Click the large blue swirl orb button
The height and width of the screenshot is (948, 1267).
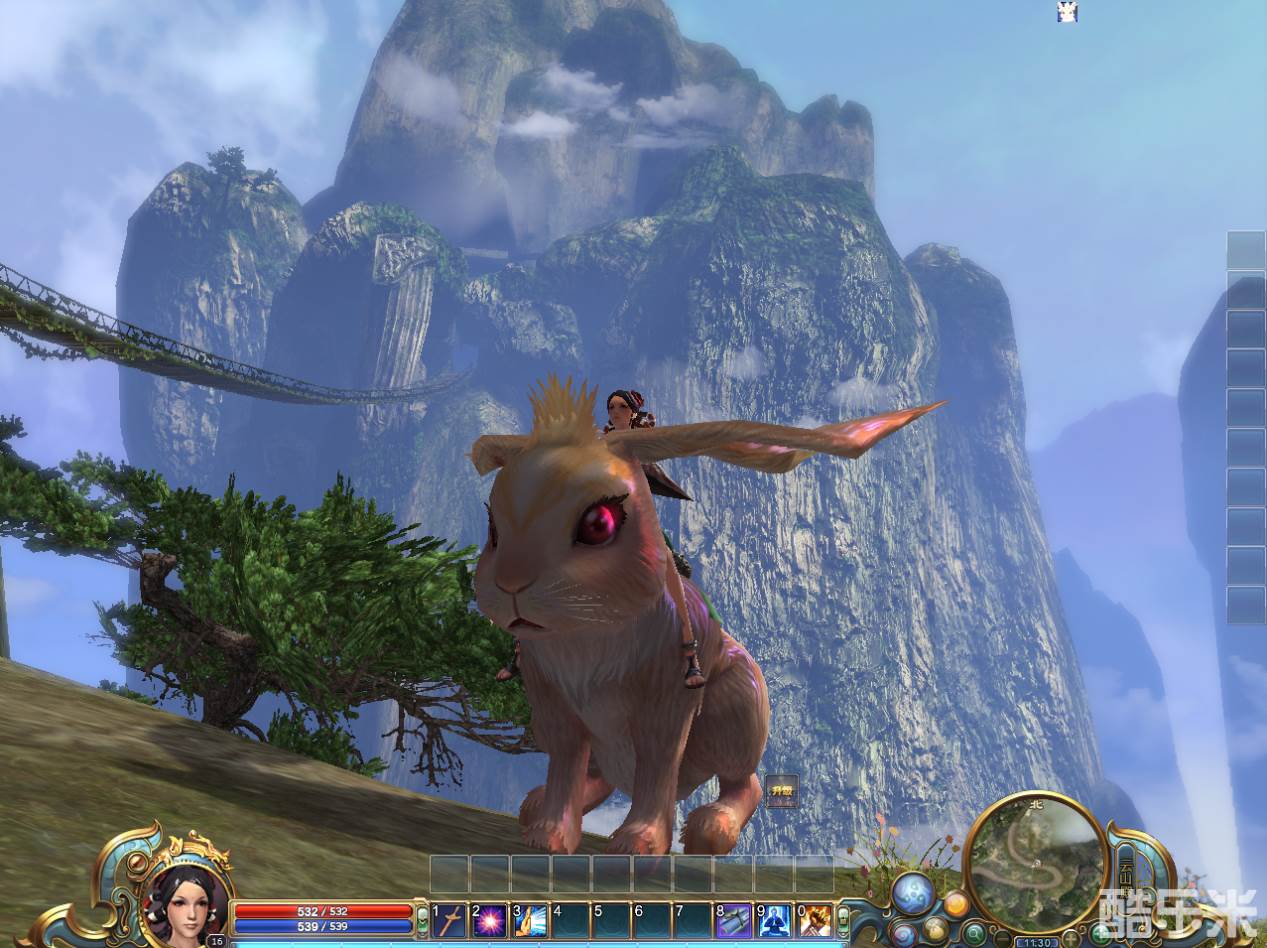pyautogui.click(x=913, y=892)
